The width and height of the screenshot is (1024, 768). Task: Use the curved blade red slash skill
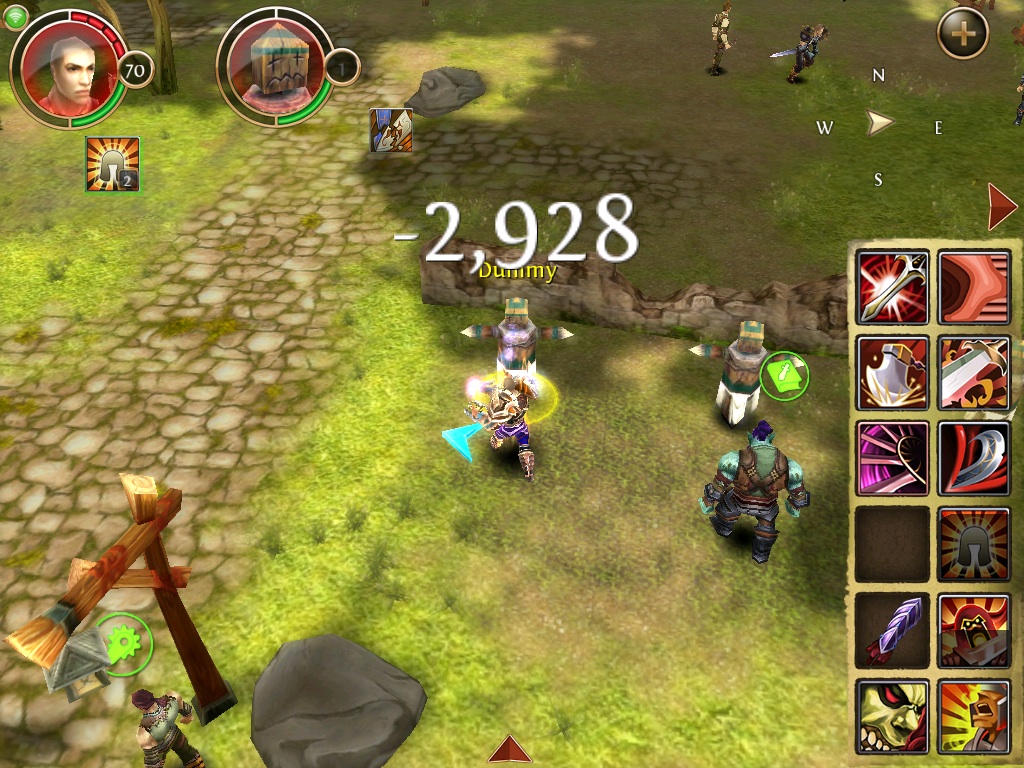[974, 458]
